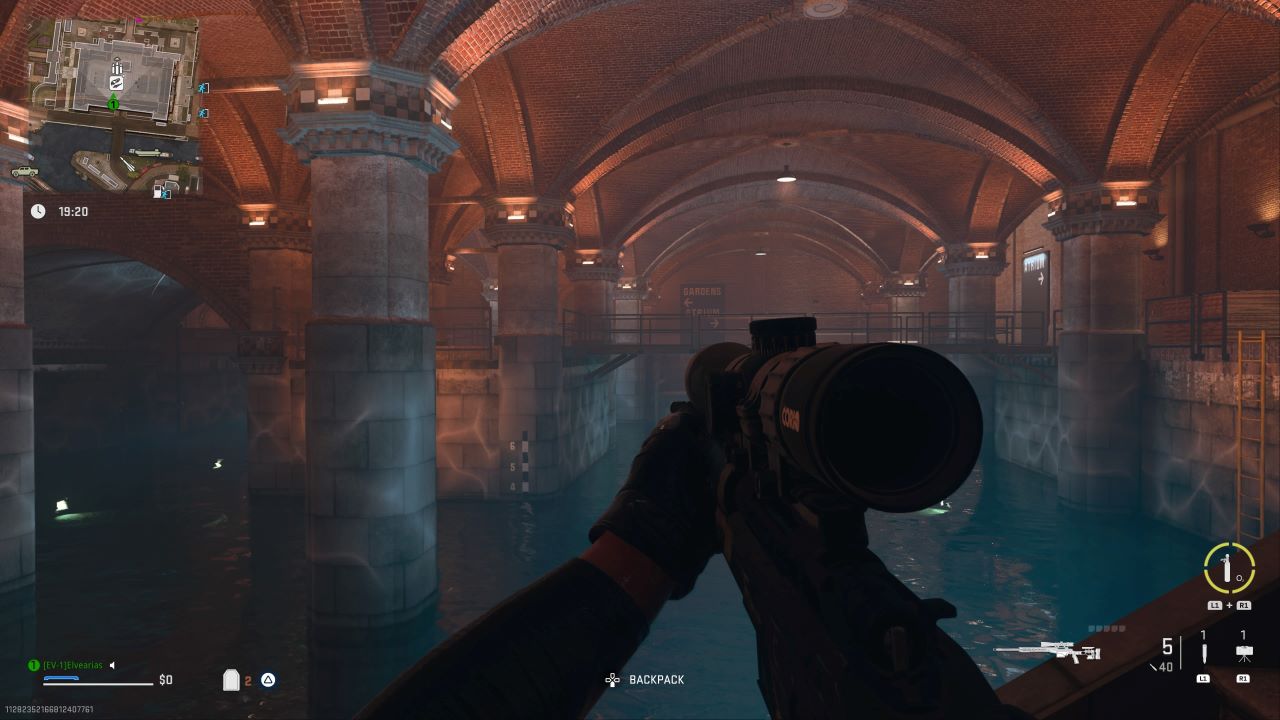This screenshot has width=1280, height=720.
Task: Click the ammo counter showing 5/40
Action: coord(1168,652)
